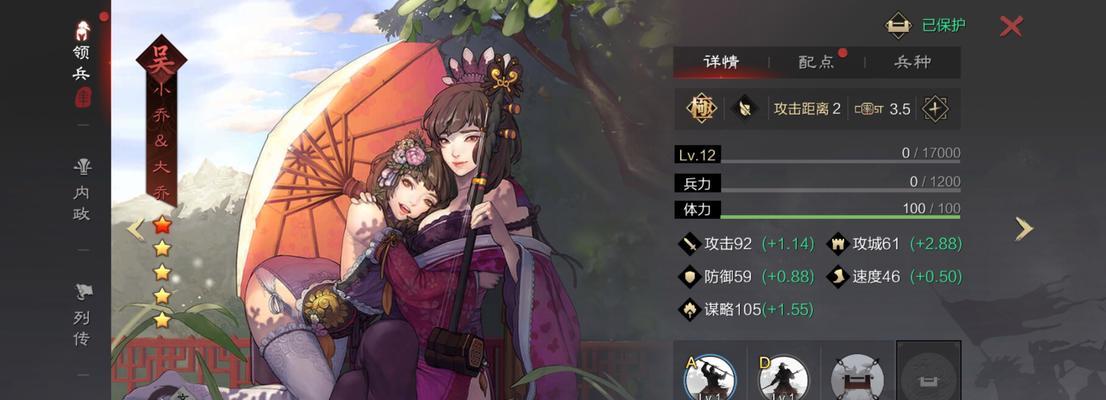Select the empty locked skill slot
The width and height of the screenshot is (1106, 400).
[928, 375]
